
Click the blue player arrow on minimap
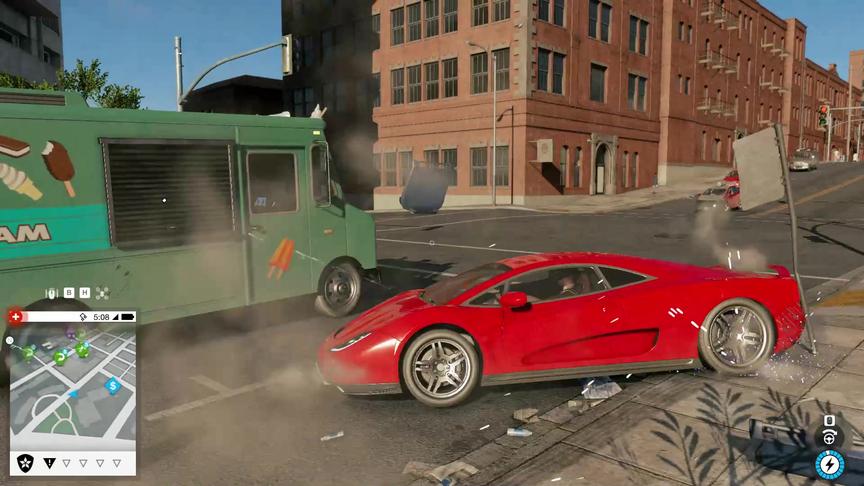coord(72,394)
